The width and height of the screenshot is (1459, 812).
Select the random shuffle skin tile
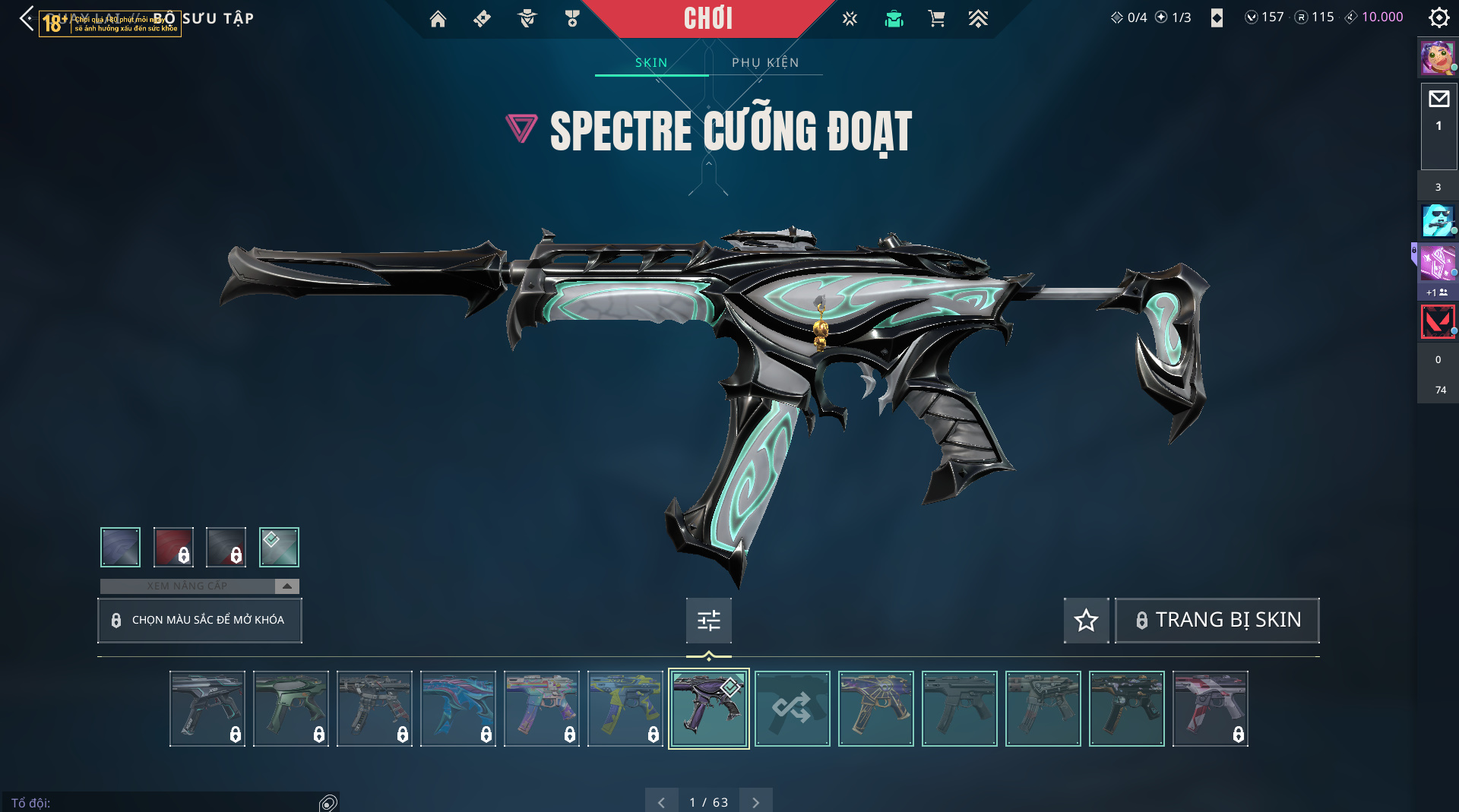pyautogui.click(x=792, y=708)
